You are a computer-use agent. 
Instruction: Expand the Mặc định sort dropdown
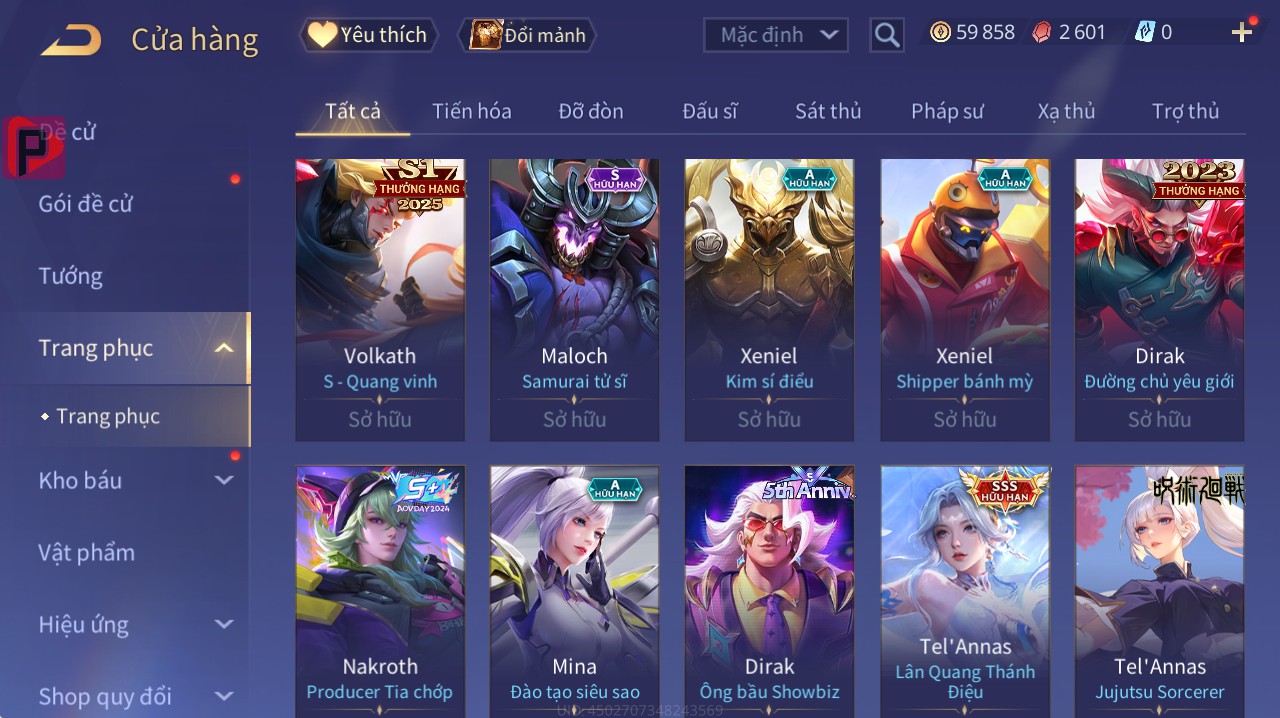coord(776,35)
